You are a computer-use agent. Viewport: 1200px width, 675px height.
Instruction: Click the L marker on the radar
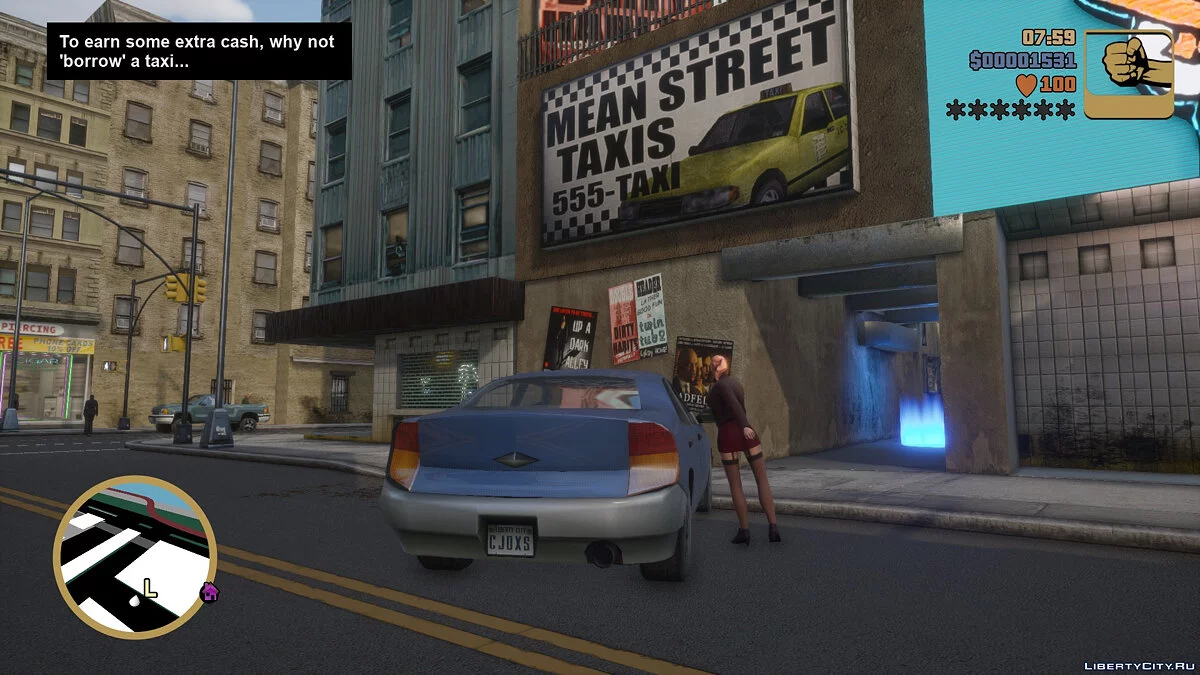click(x=149, y=588)
